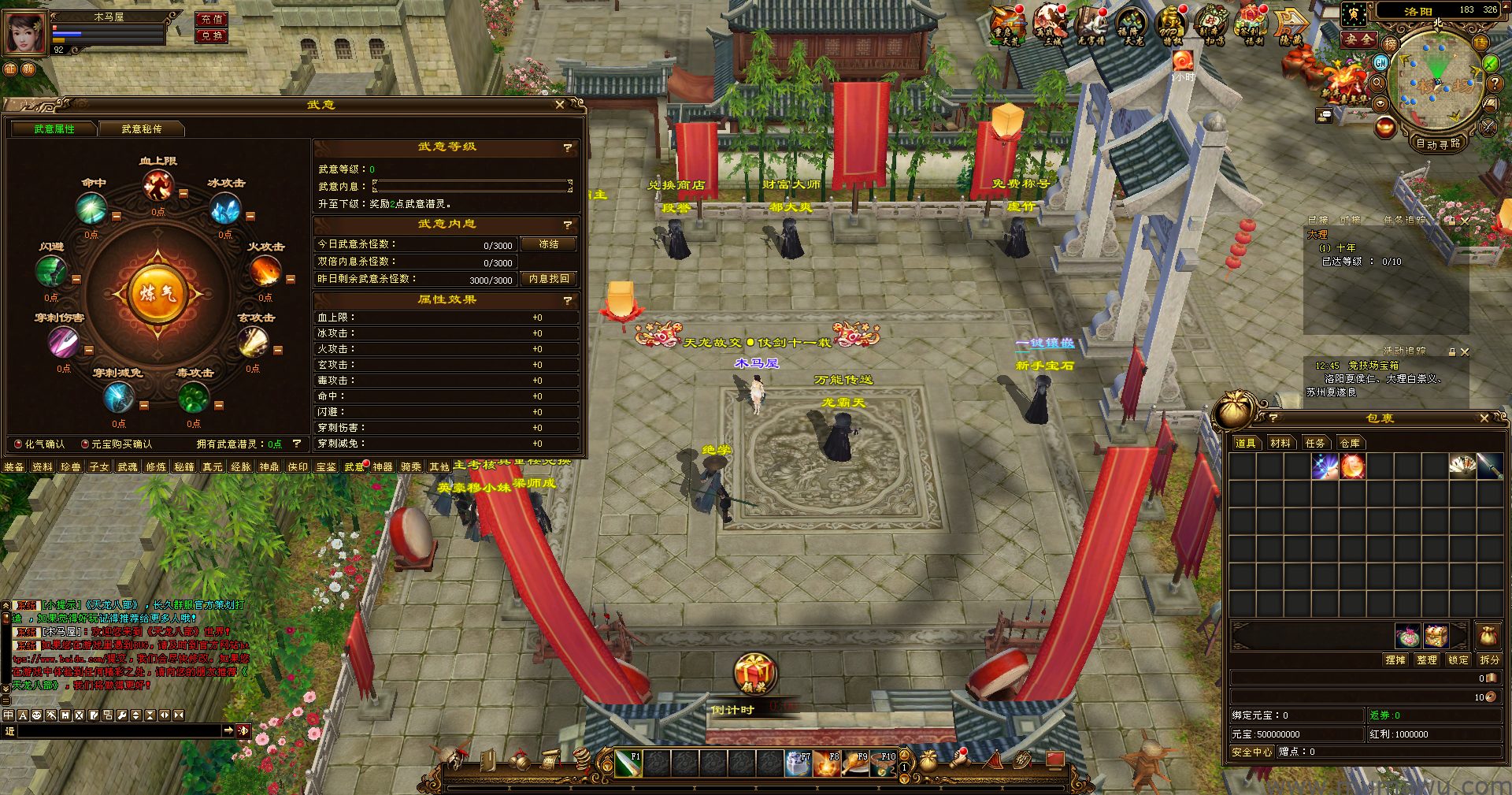1512x795 pixels.
Task: Click the 内息找回 recovery button
Action: pyautogui.click(x=548, y=279)
